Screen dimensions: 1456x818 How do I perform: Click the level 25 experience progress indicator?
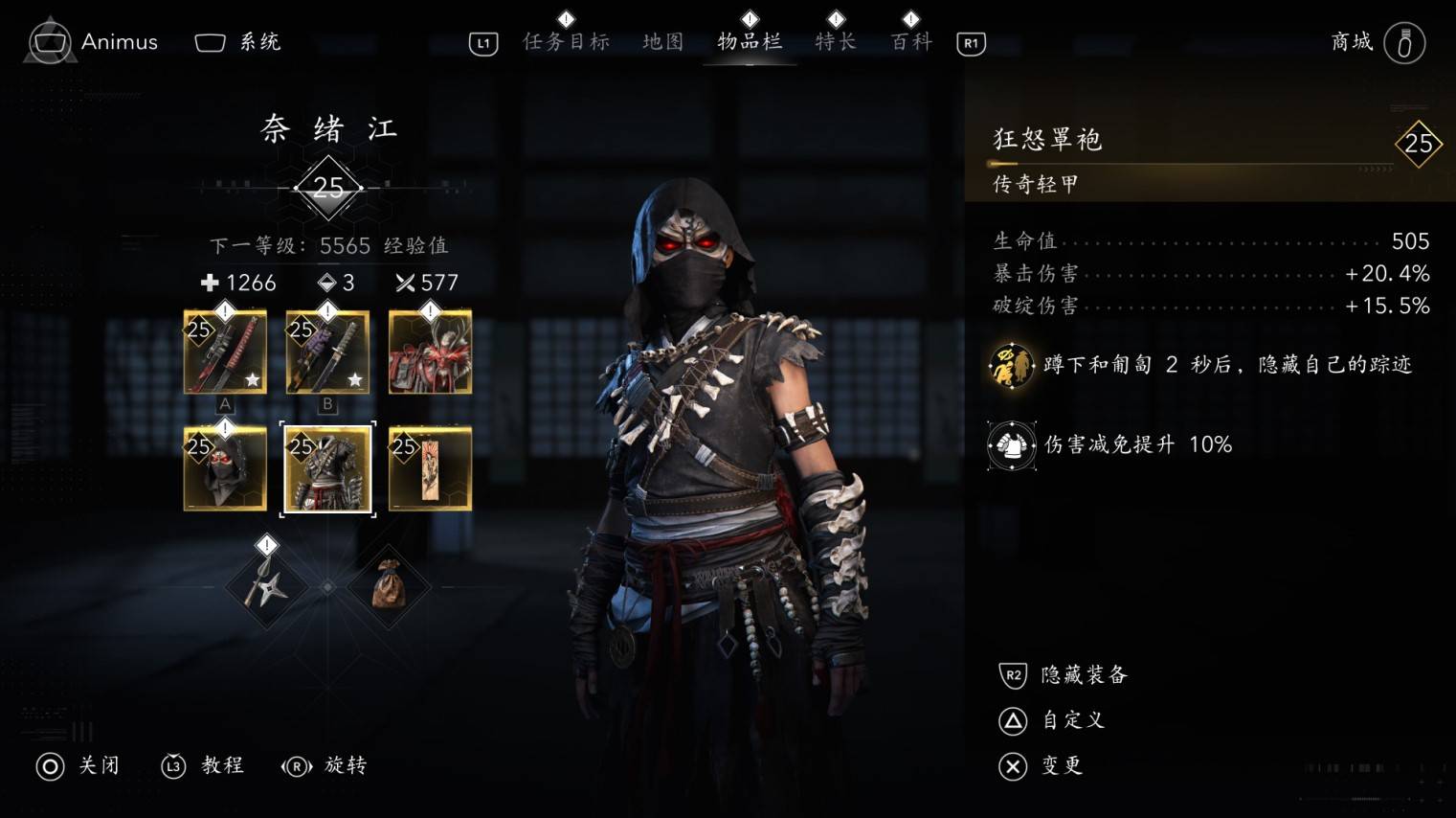[x=328, y=188]
